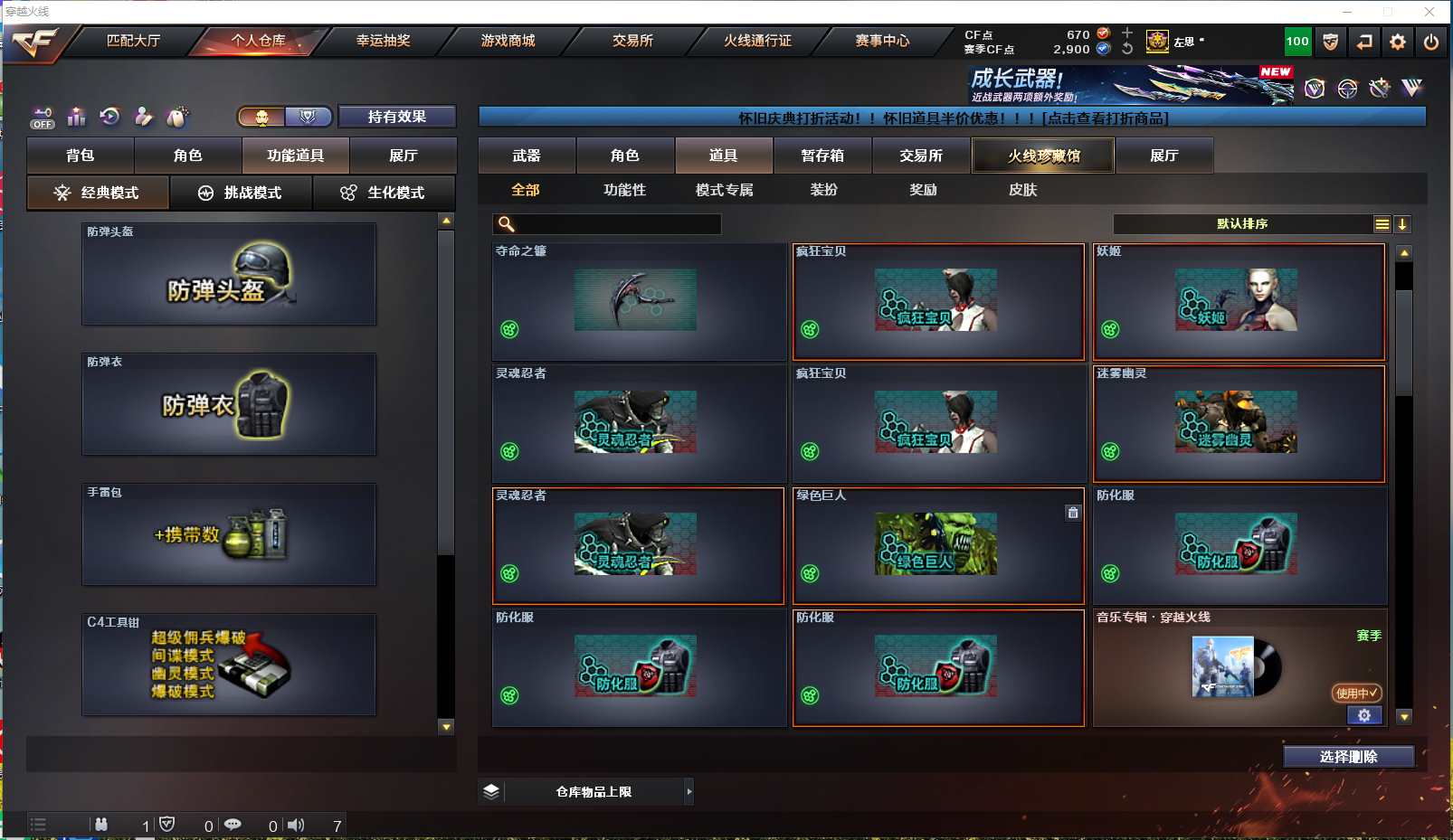This screenshot has height=840, width=1453.
Task: Open the 赛事中心 tab
Action: pyautogui.click(x=882, y=41)
